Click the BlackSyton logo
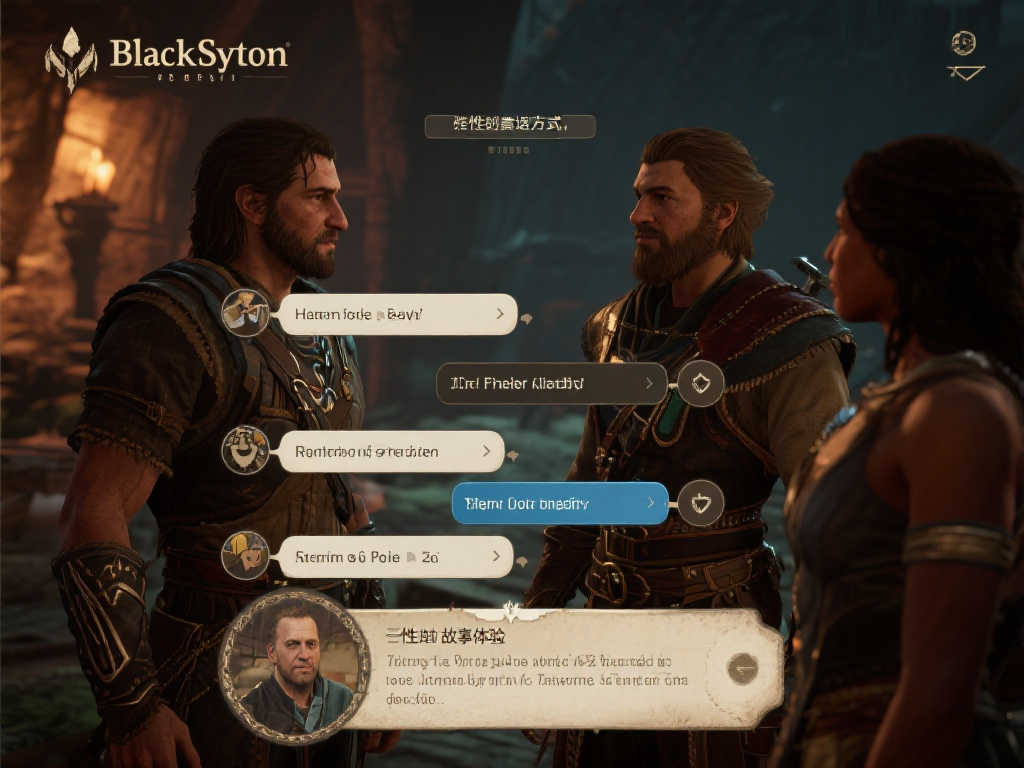Image resolution: width=1024 pixels, height=768 pixels. click(168, 58)
